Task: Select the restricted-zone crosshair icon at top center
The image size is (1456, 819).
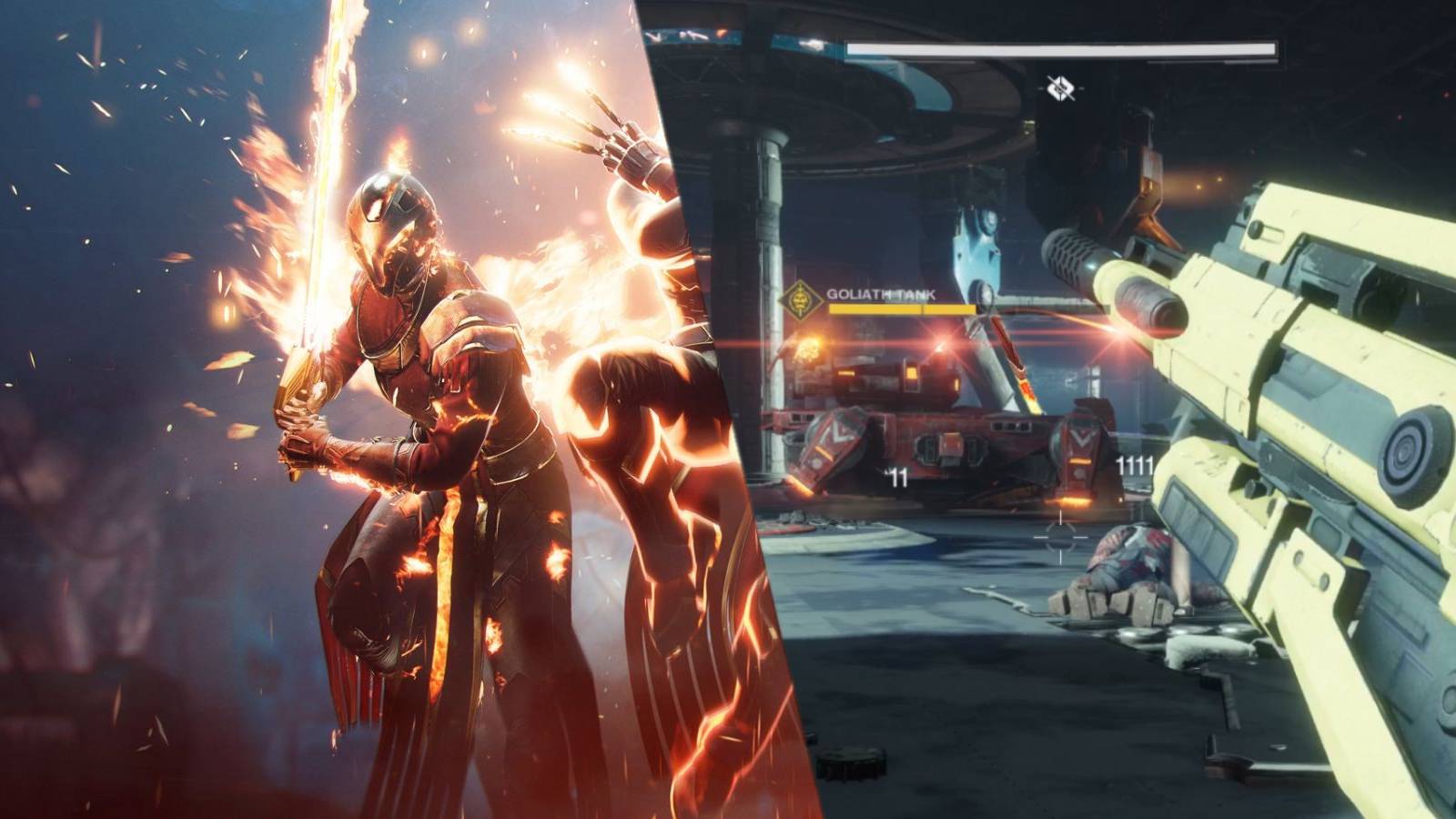Action: [x=1062, y=86]
